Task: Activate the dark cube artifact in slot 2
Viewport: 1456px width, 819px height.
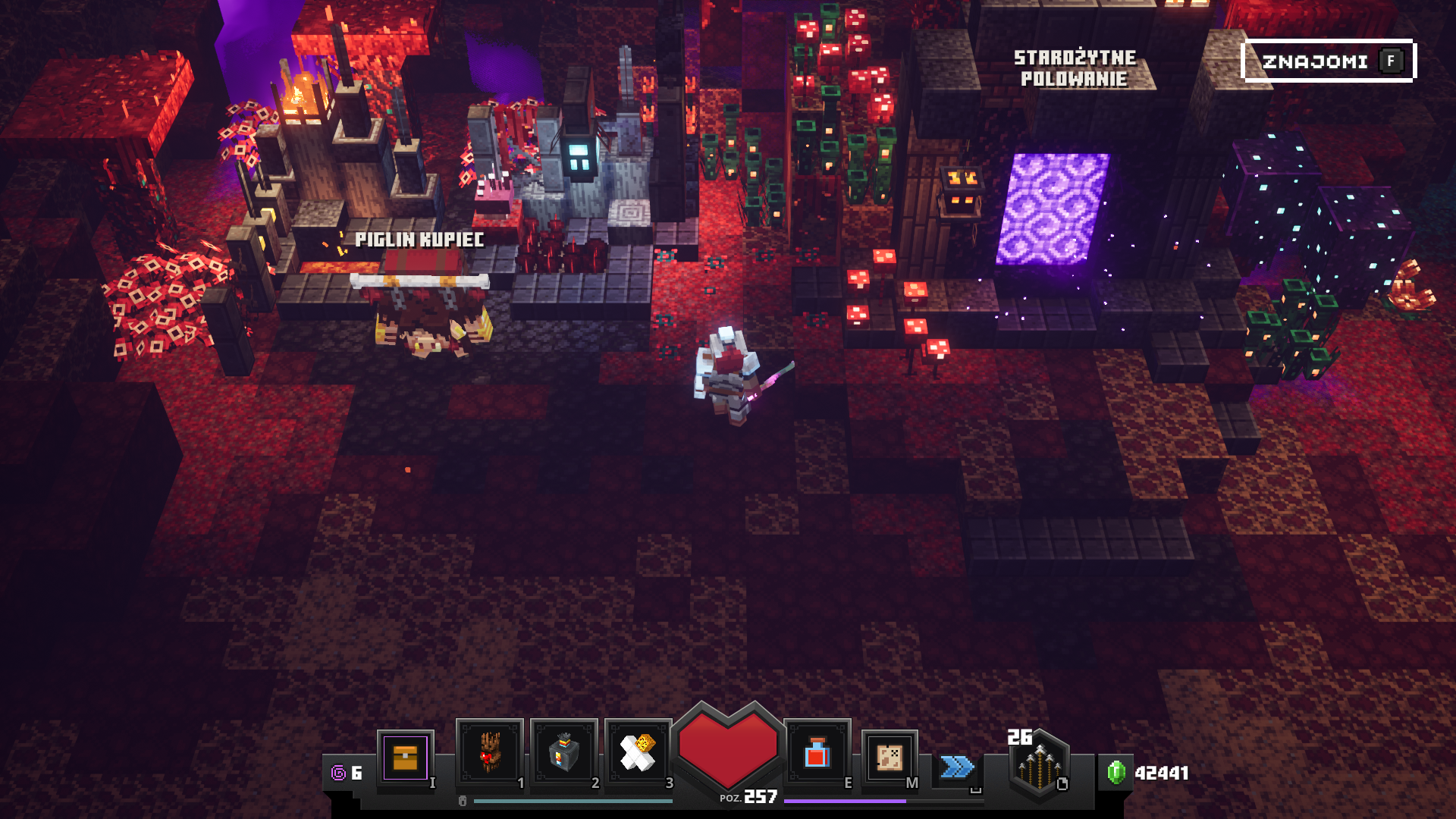Action: pyautogui.click(x=563, y=752)
